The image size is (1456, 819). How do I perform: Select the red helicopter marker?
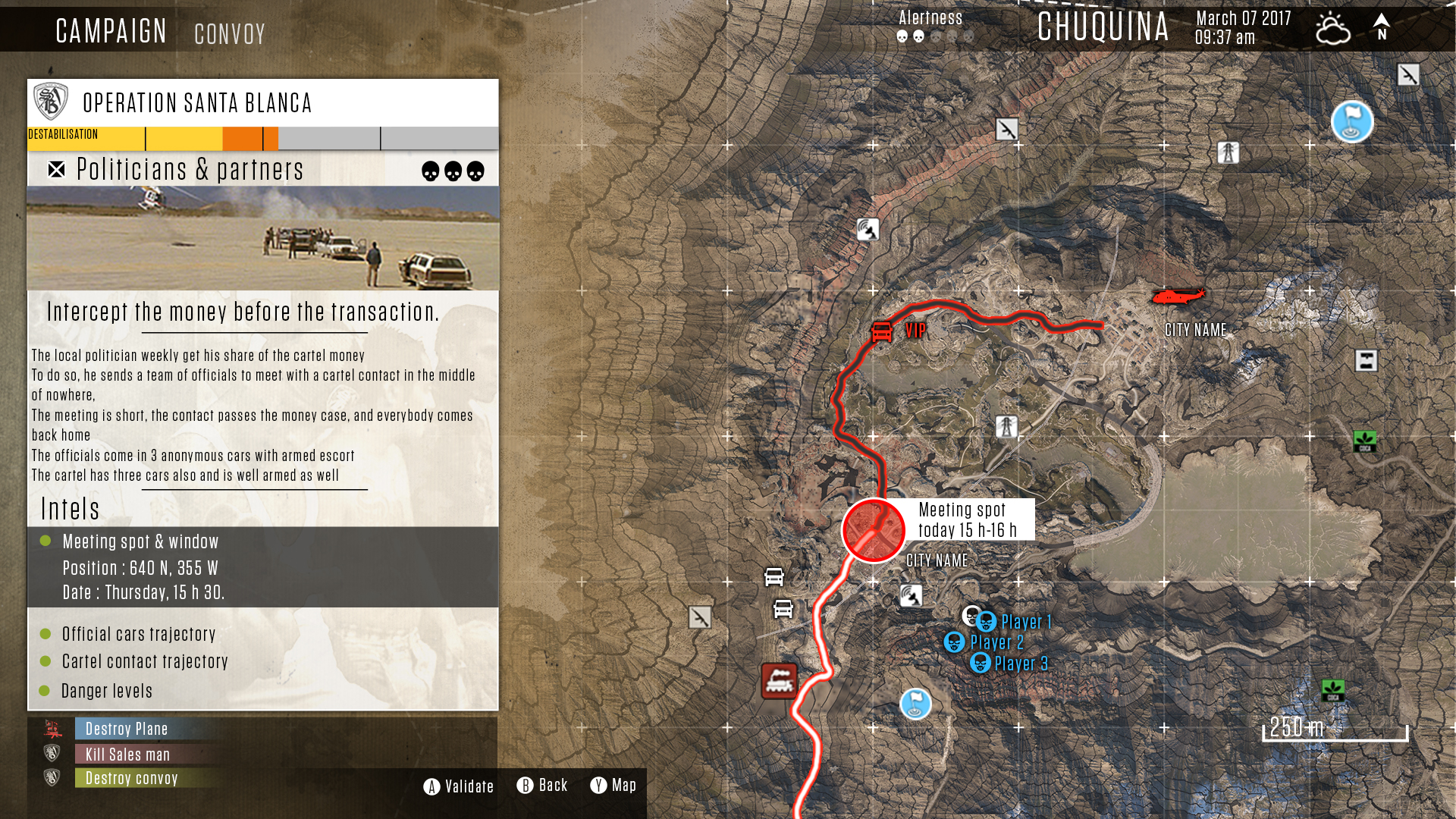[x=1177, y=295]
